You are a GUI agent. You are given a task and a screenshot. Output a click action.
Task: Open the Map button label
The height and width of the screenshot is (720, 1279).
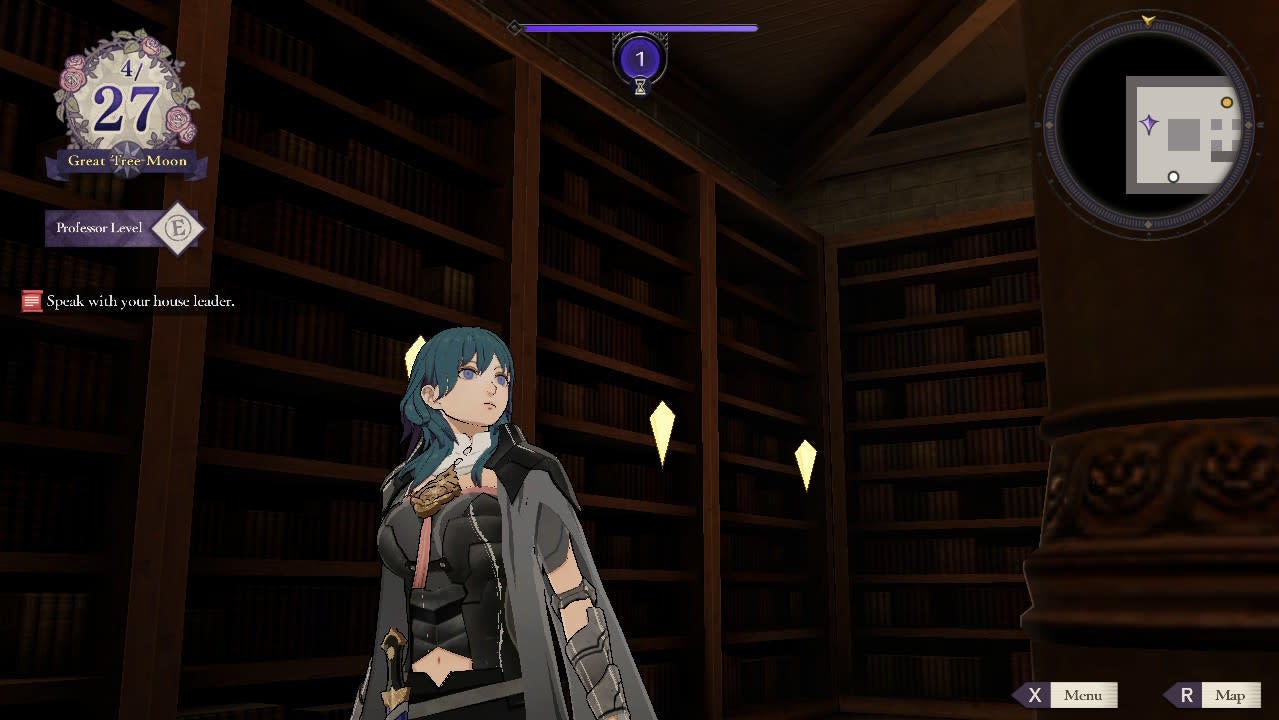coord(1229,695)
